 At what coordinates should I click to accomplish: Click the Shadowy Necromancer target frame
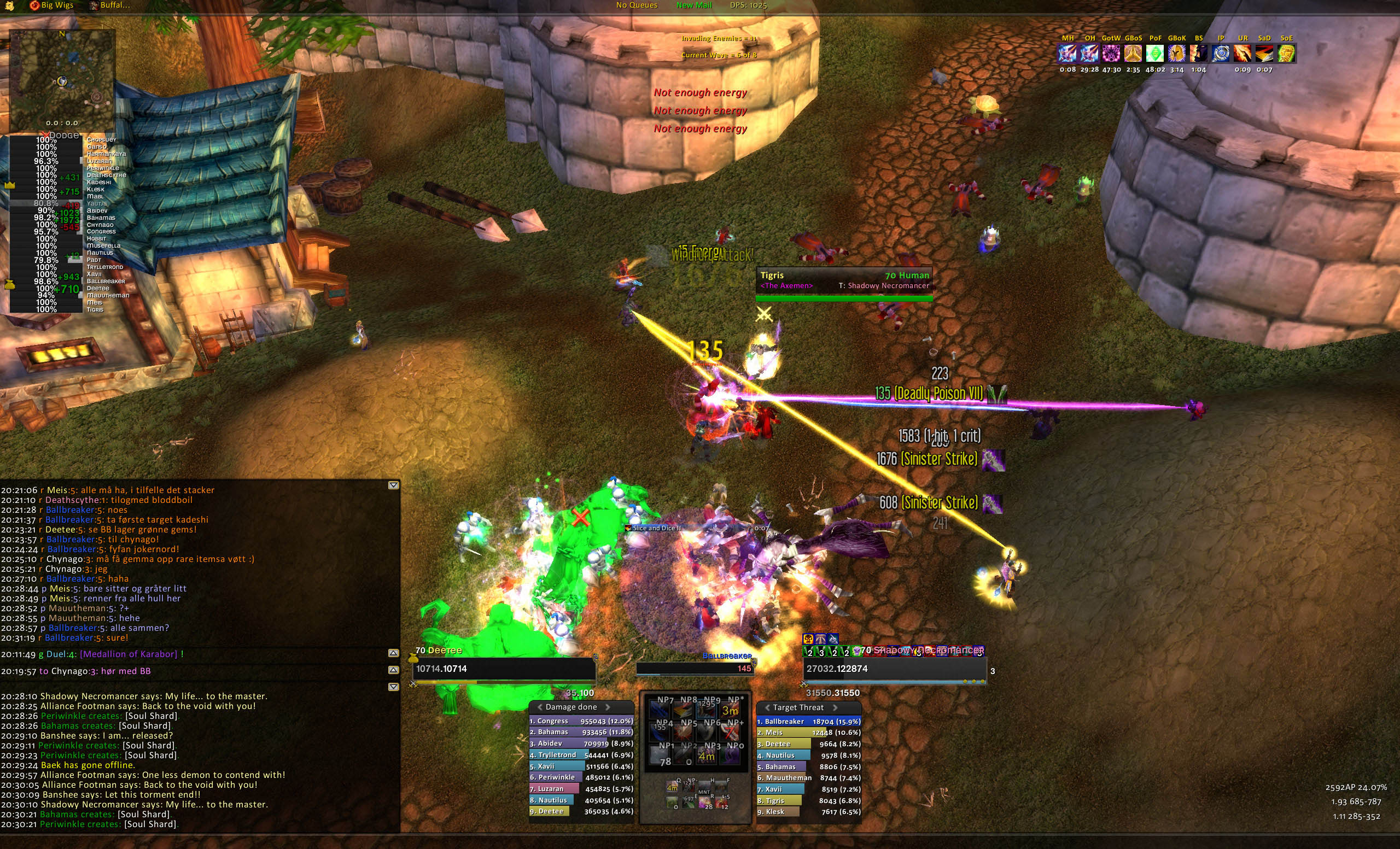click(894, 669)
